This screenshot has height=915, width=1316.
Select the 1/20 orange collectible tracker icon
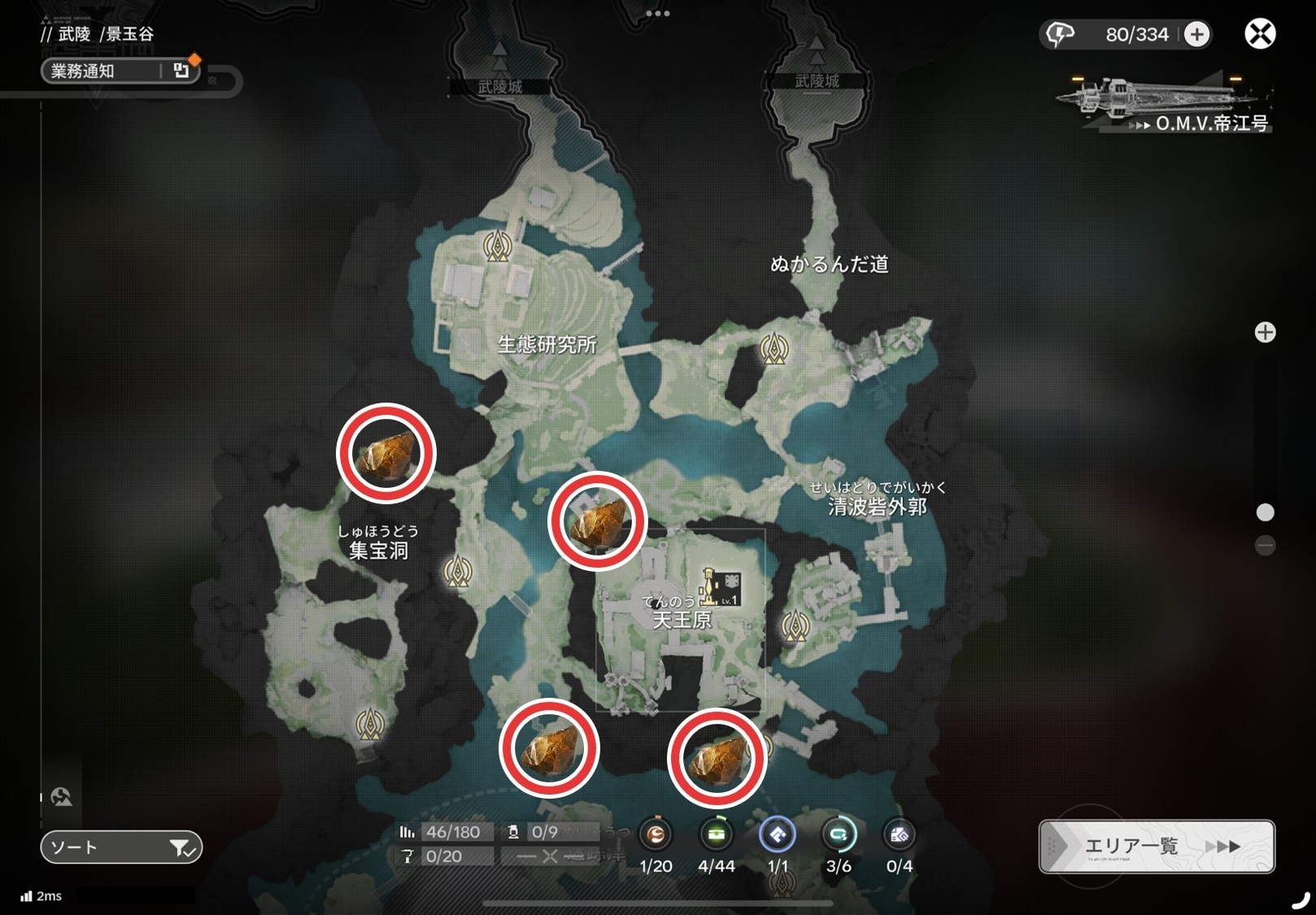click(656, 834)
